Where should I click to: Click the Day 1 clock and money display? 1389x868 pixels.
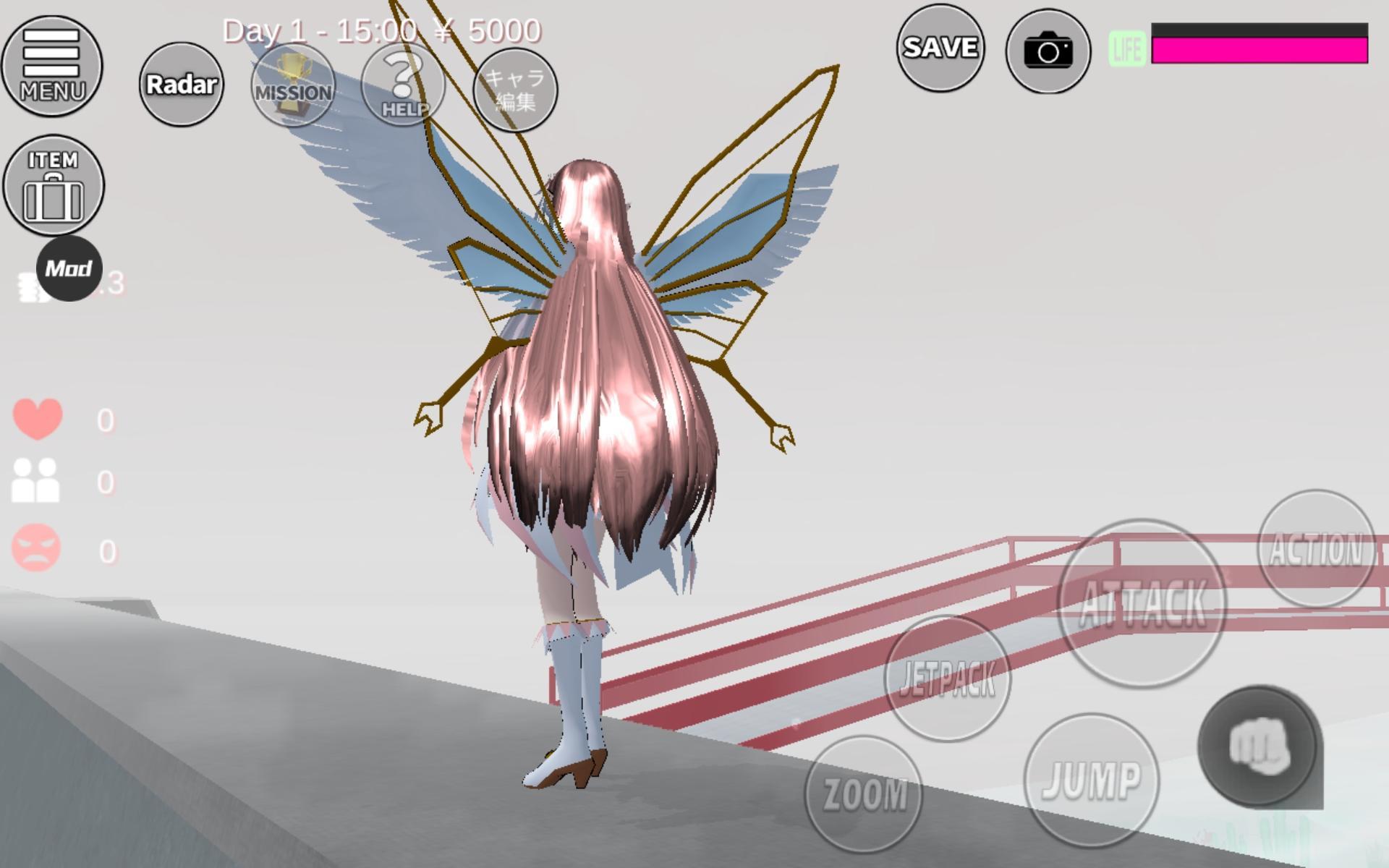[381, 30]
